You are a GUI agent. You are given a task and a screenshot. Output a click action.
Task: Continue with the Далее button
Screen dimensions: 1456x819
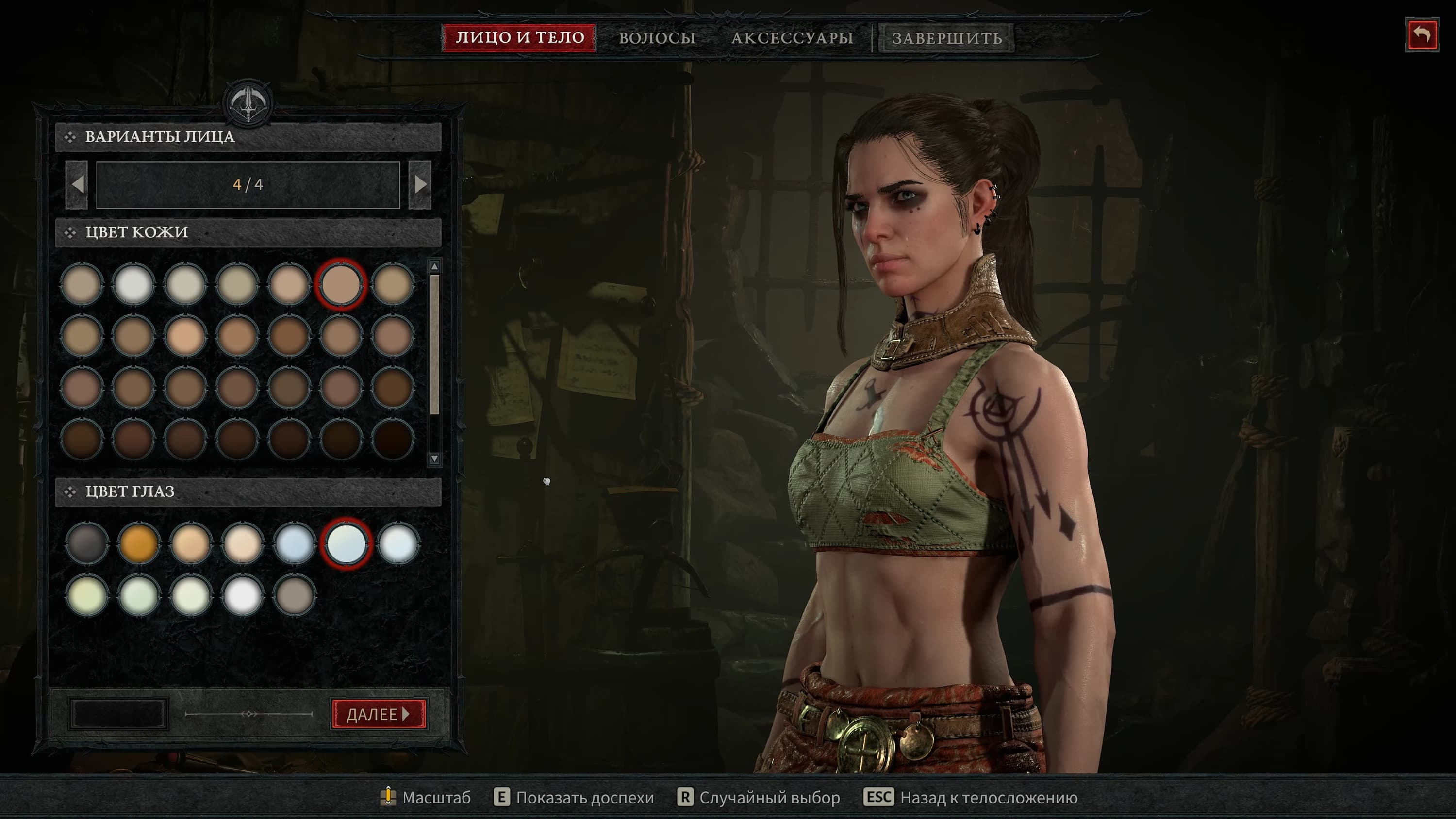click(x=378, y=714)
